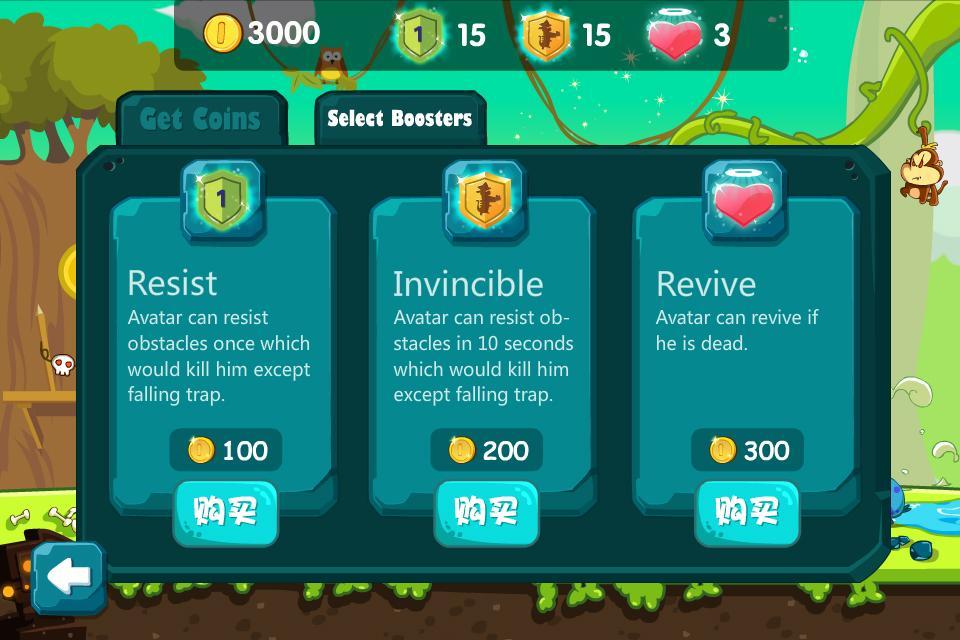The width and height of the screenshot is (960, 640).
Task: Buy the Resist booster for 100 coins
Action: coord(225,512)
